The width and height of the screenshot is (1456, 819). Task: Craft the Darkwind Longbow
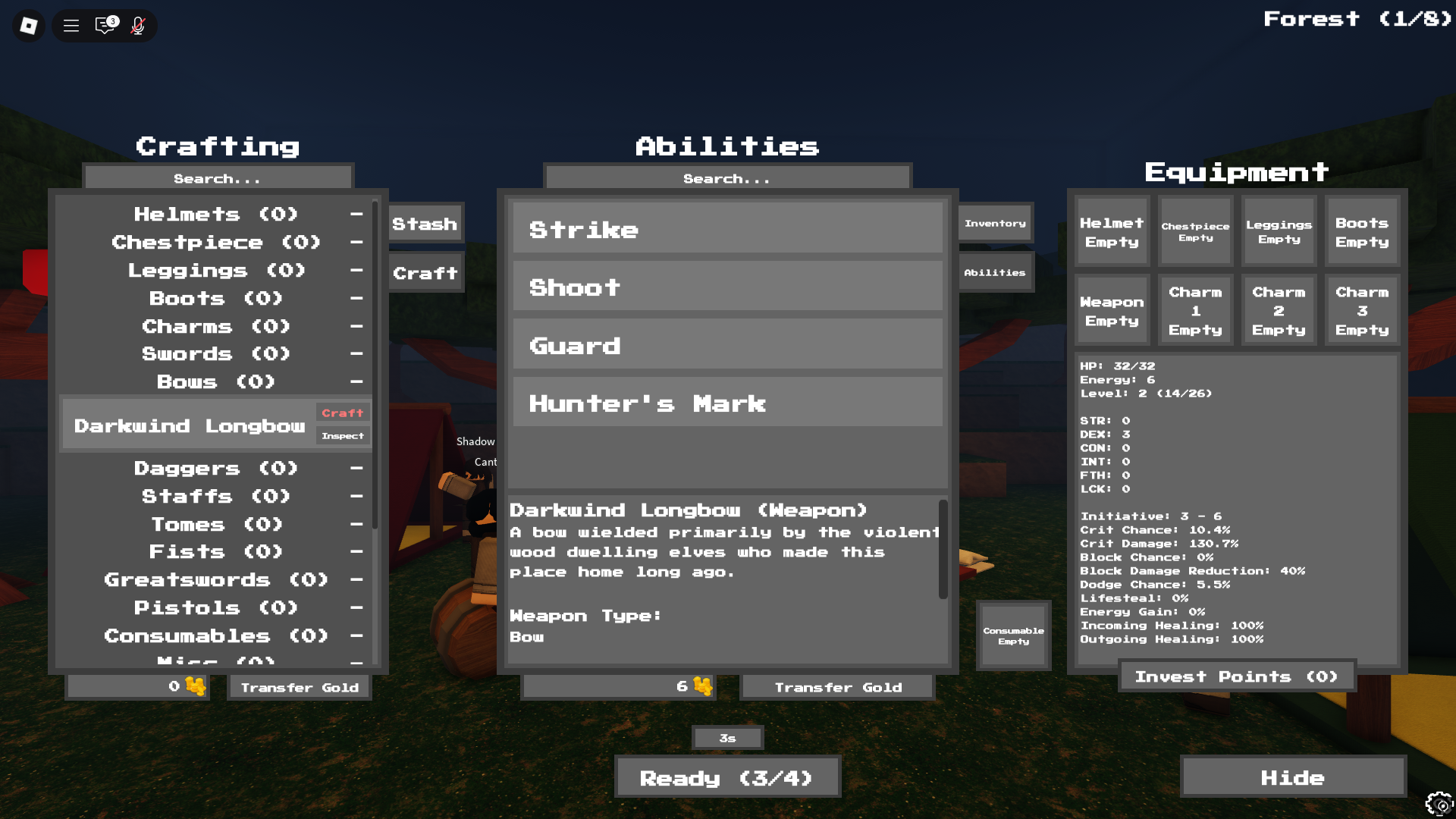pos(342,413)
